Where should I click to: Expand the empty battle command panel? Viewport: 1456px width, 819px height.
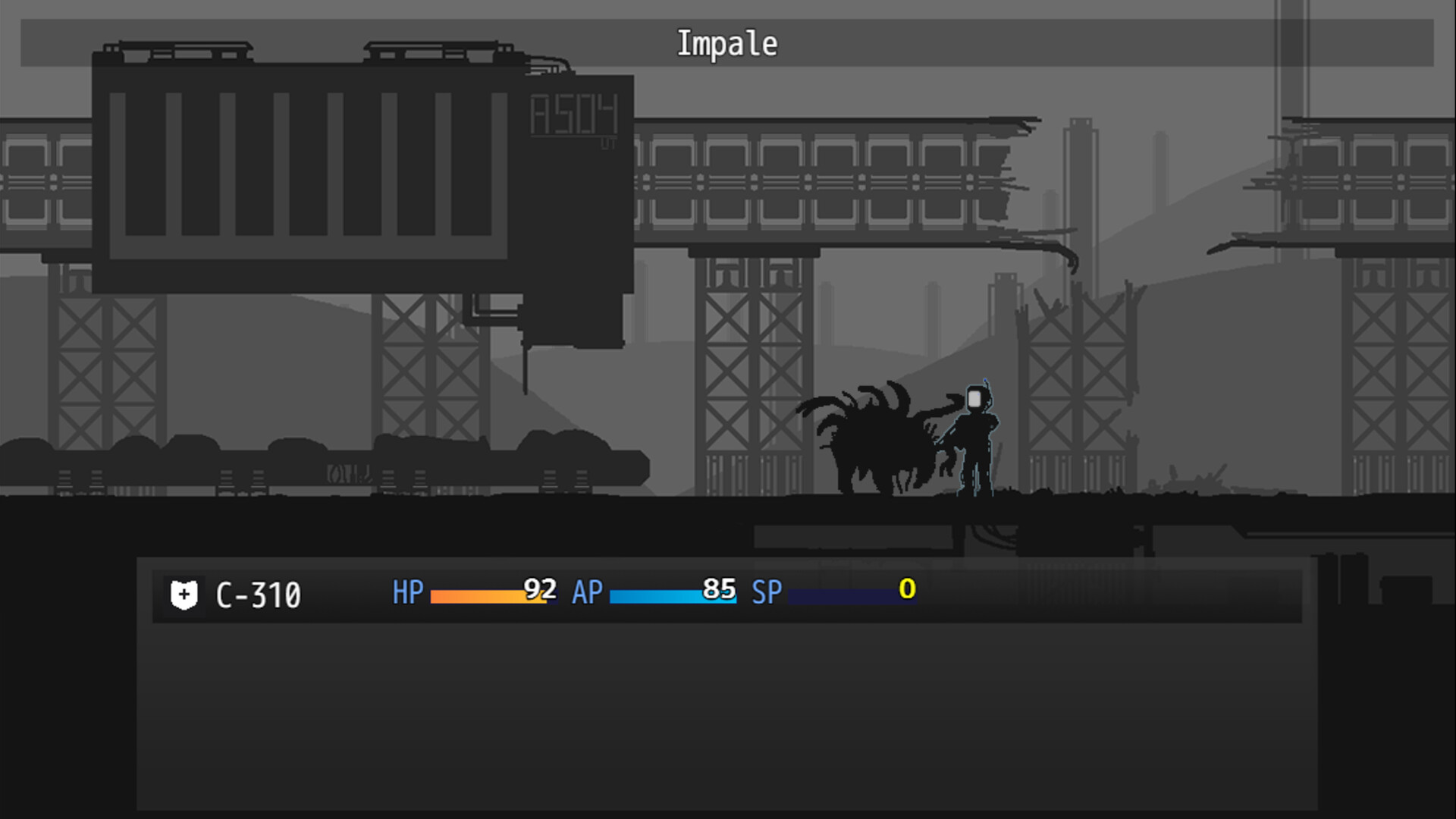tap(728, 720)
